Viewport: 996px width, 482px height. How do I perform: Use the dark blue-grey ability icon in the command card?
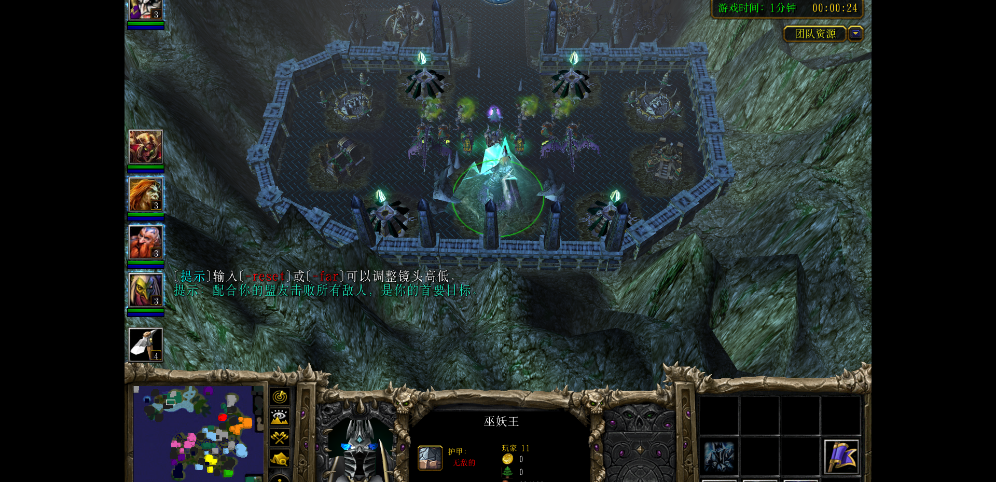pos(719,456)
